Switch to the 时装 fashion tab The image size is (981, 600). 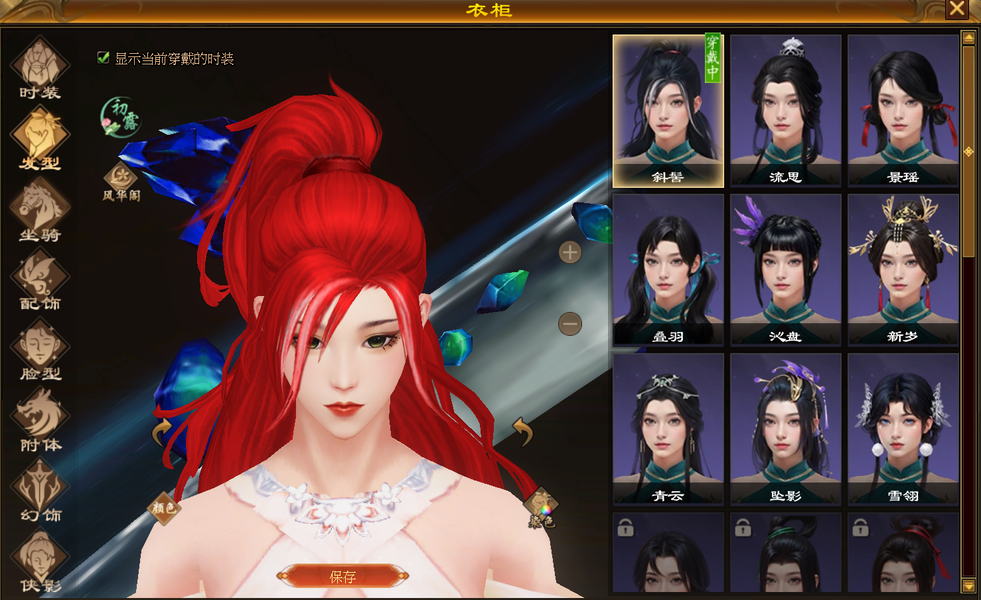click(40, 68)
